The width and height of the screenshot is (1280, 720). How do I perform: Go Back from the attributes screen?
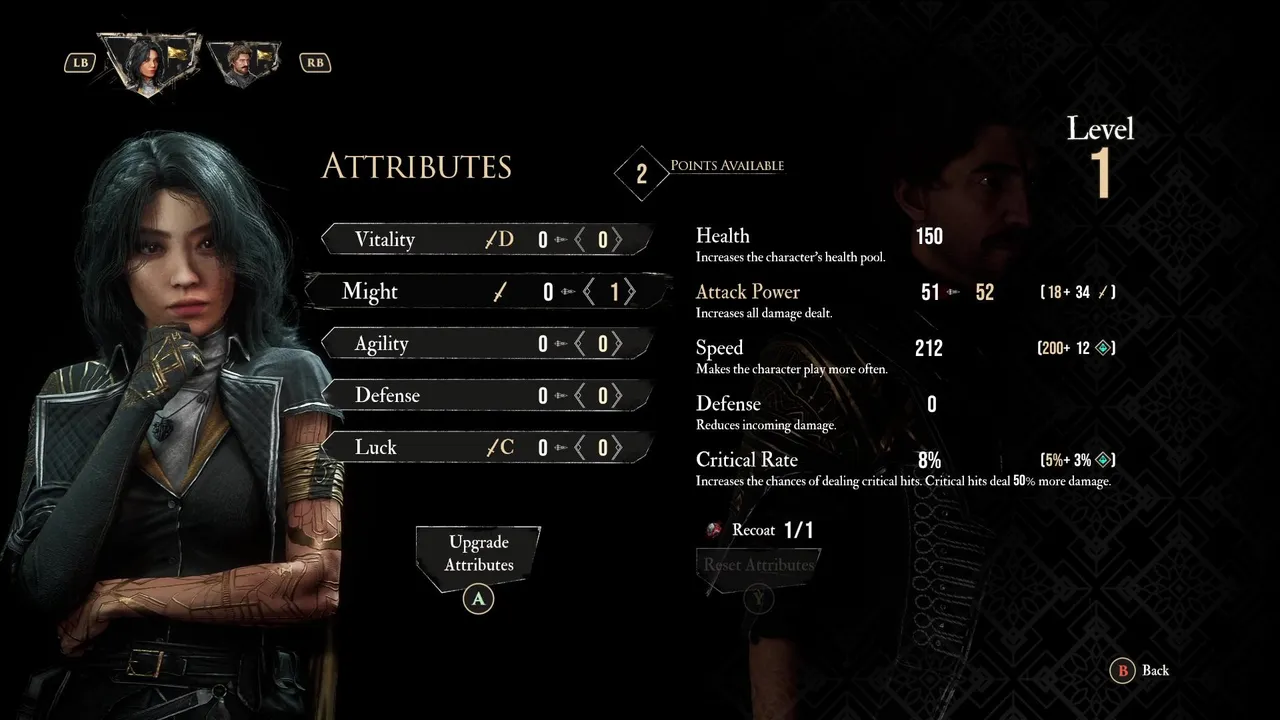[x=1143, y=671]
